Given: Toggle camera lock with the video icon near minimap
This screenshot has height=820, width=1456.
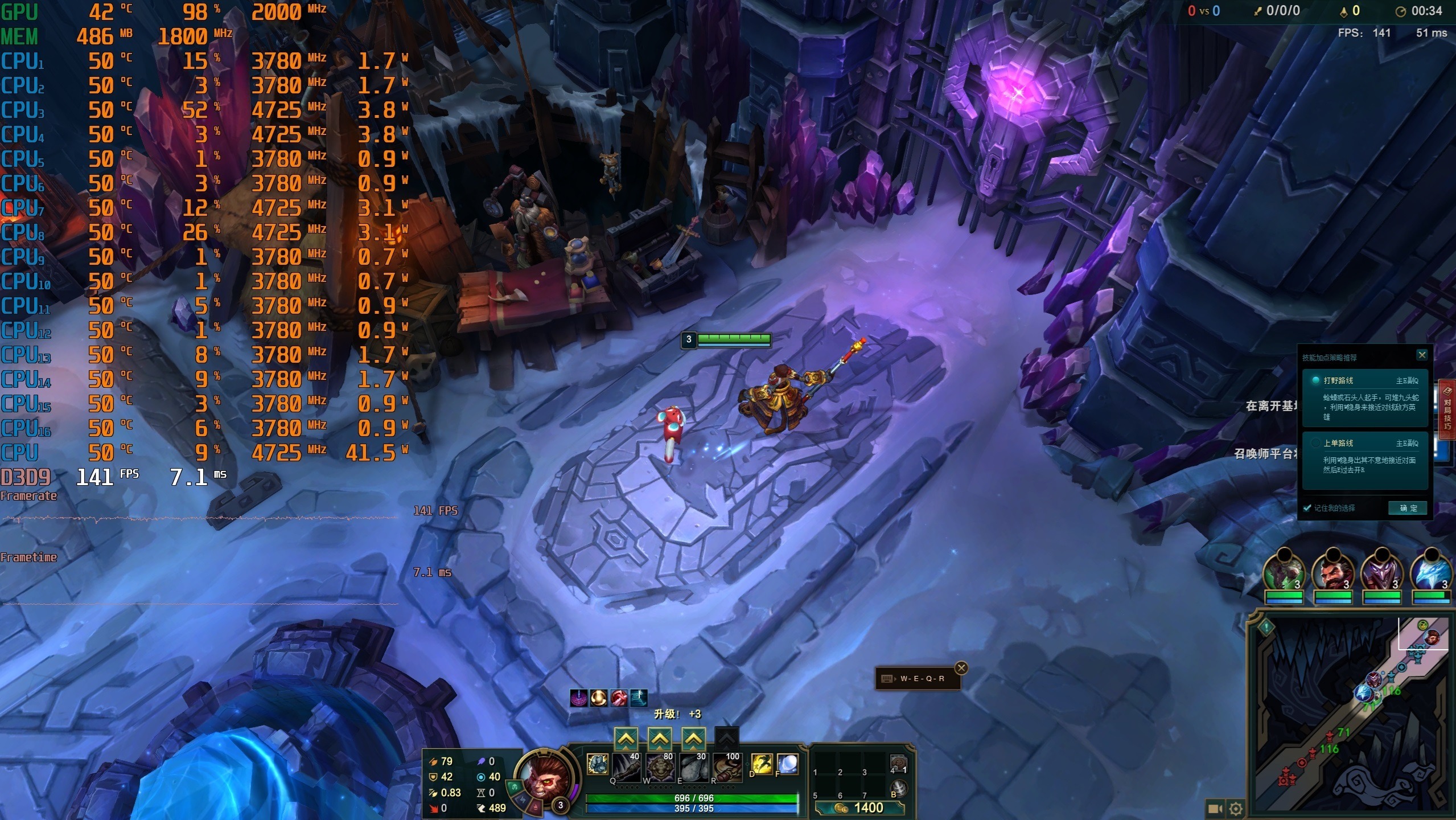Looking at the screenshot, I should (1215, 809).
